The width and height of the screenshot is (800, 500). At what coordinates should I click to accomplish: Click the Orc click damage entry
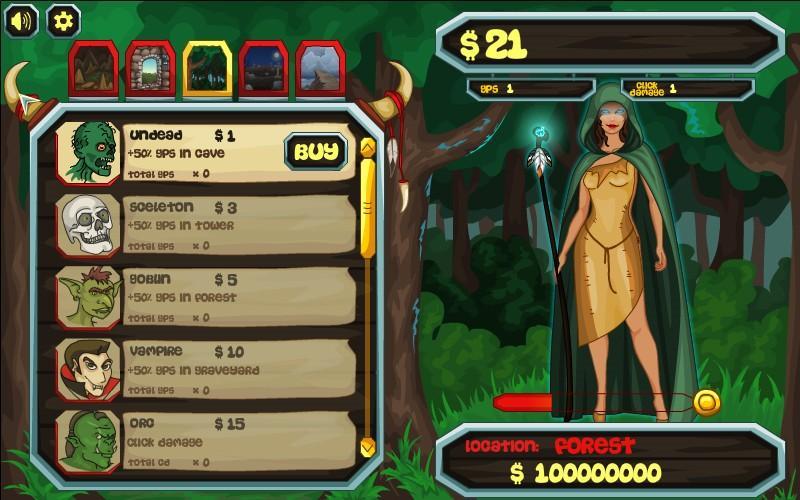205,440
